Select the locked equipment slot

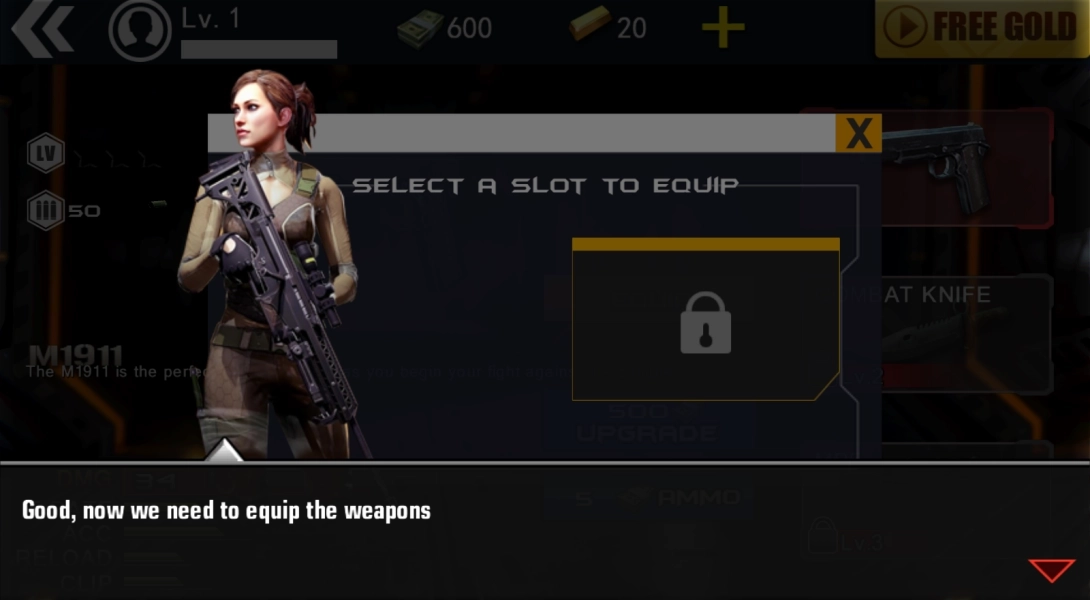pos(705,320)
